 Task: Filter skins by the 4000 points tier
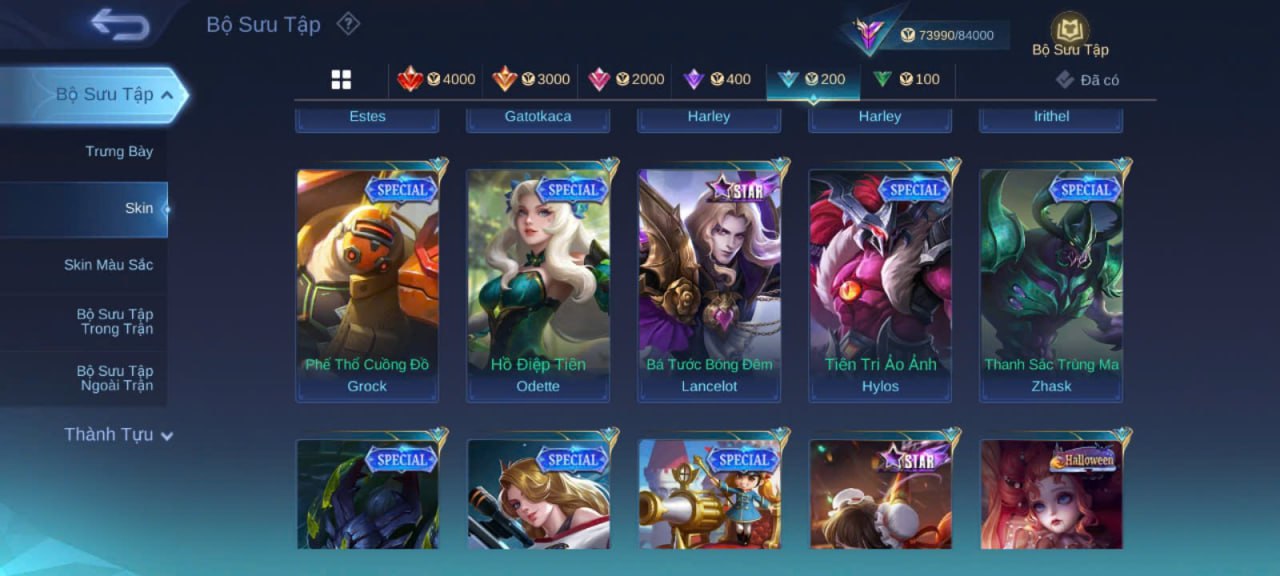437,80
